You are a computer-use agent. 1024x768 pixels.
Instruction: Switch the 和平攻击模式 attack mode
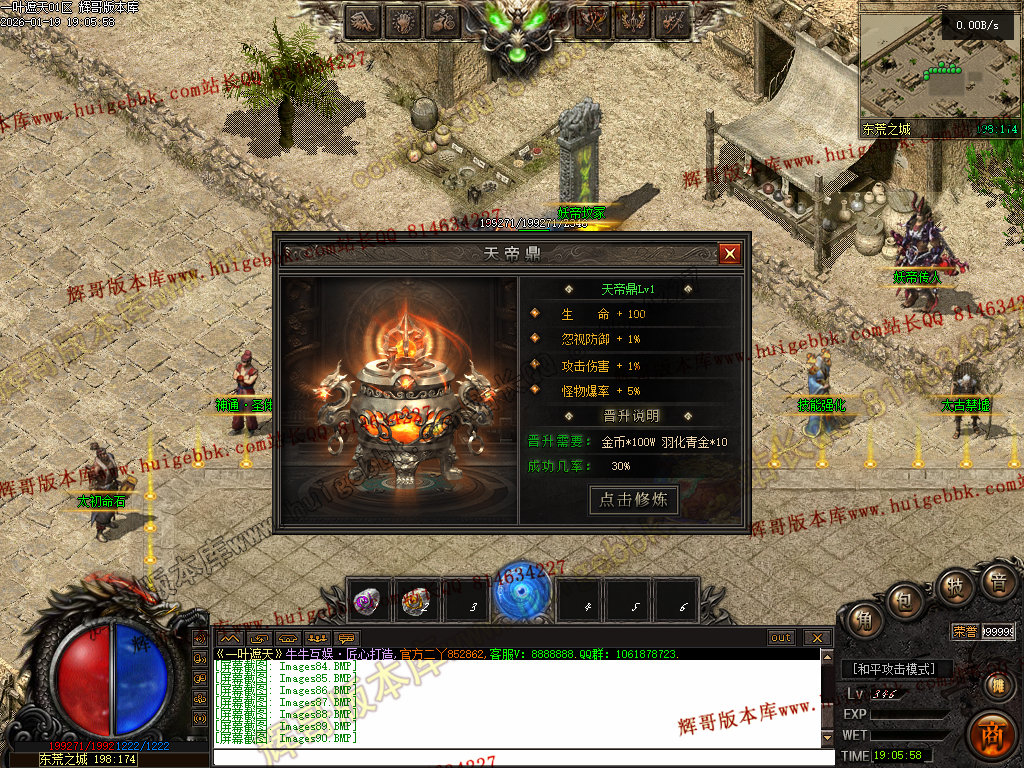point(895,669)
